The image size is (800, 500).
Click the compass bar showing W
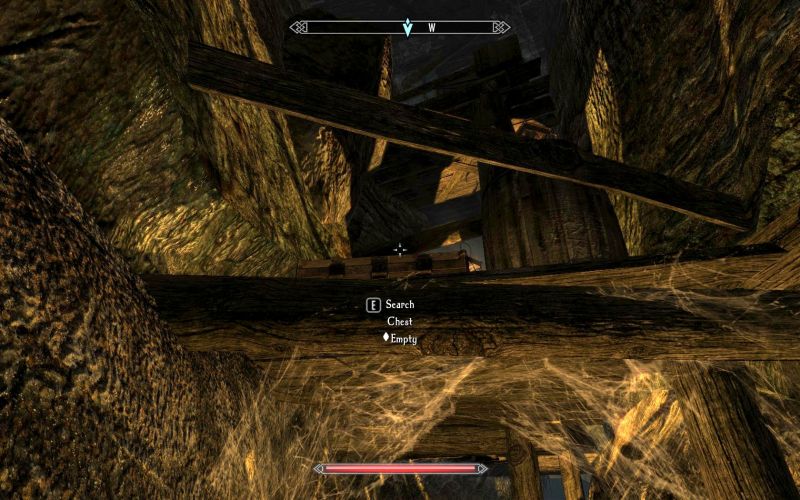pyautogui.click(x=400, y=28)
